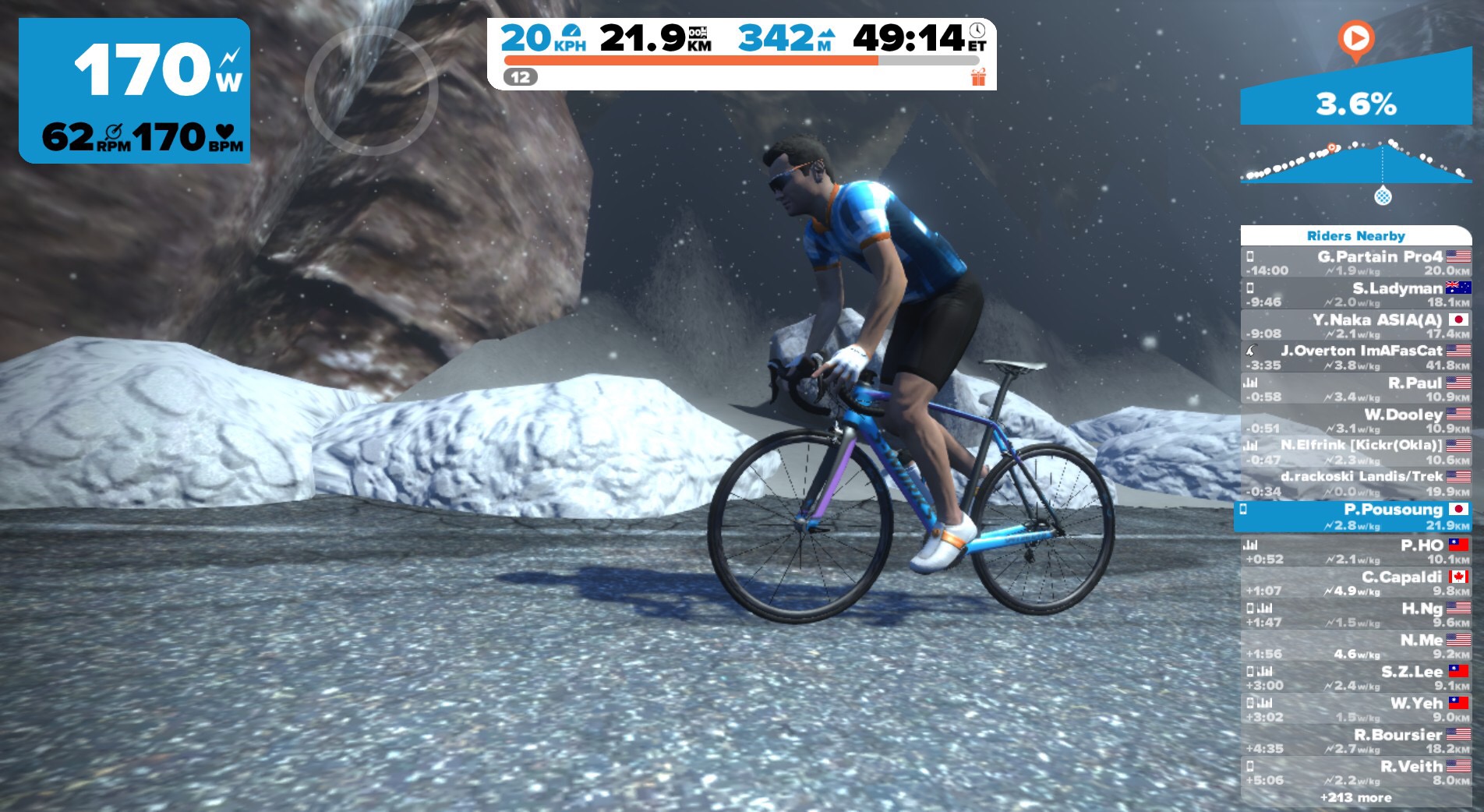Choose rider Y.Naka ASIA(A) from the list
This screenshot has height=812, width=1484.
point(1356,326)
